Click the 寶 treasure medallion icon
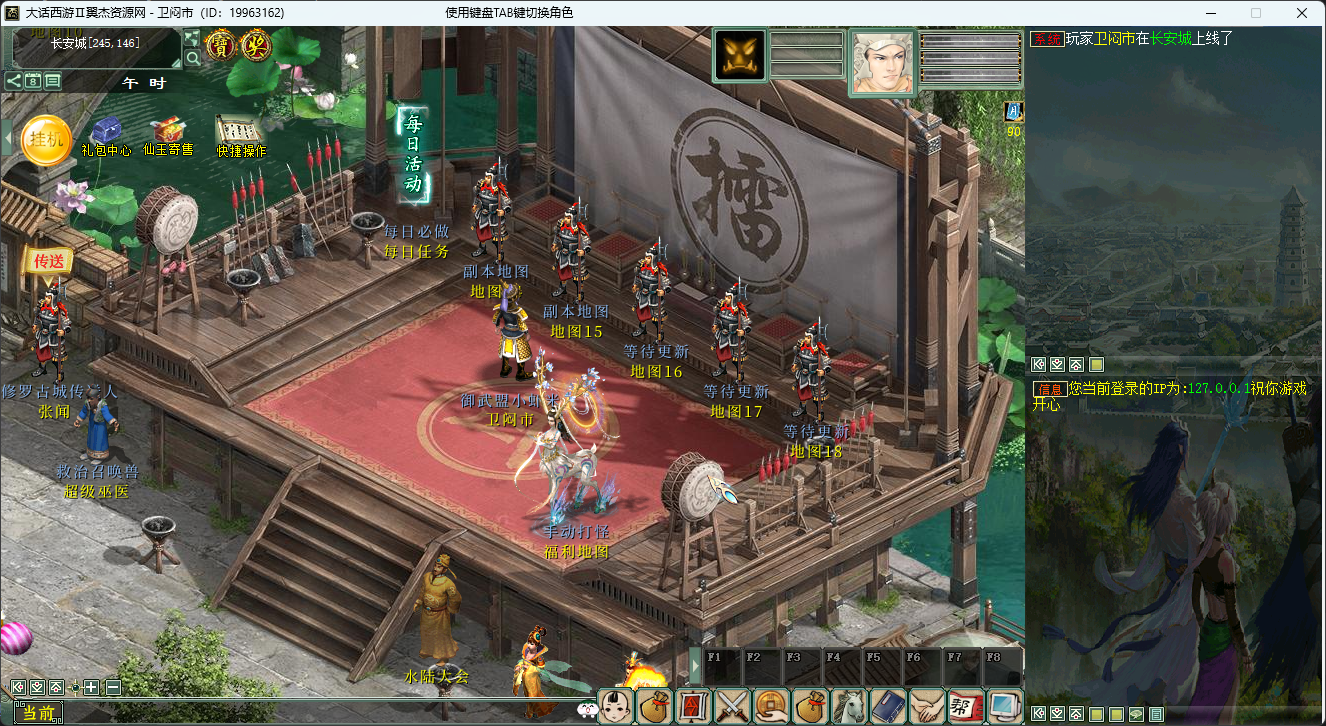Image resolution: width=1326 pixels, height=726 pixels. pos(220,45)
